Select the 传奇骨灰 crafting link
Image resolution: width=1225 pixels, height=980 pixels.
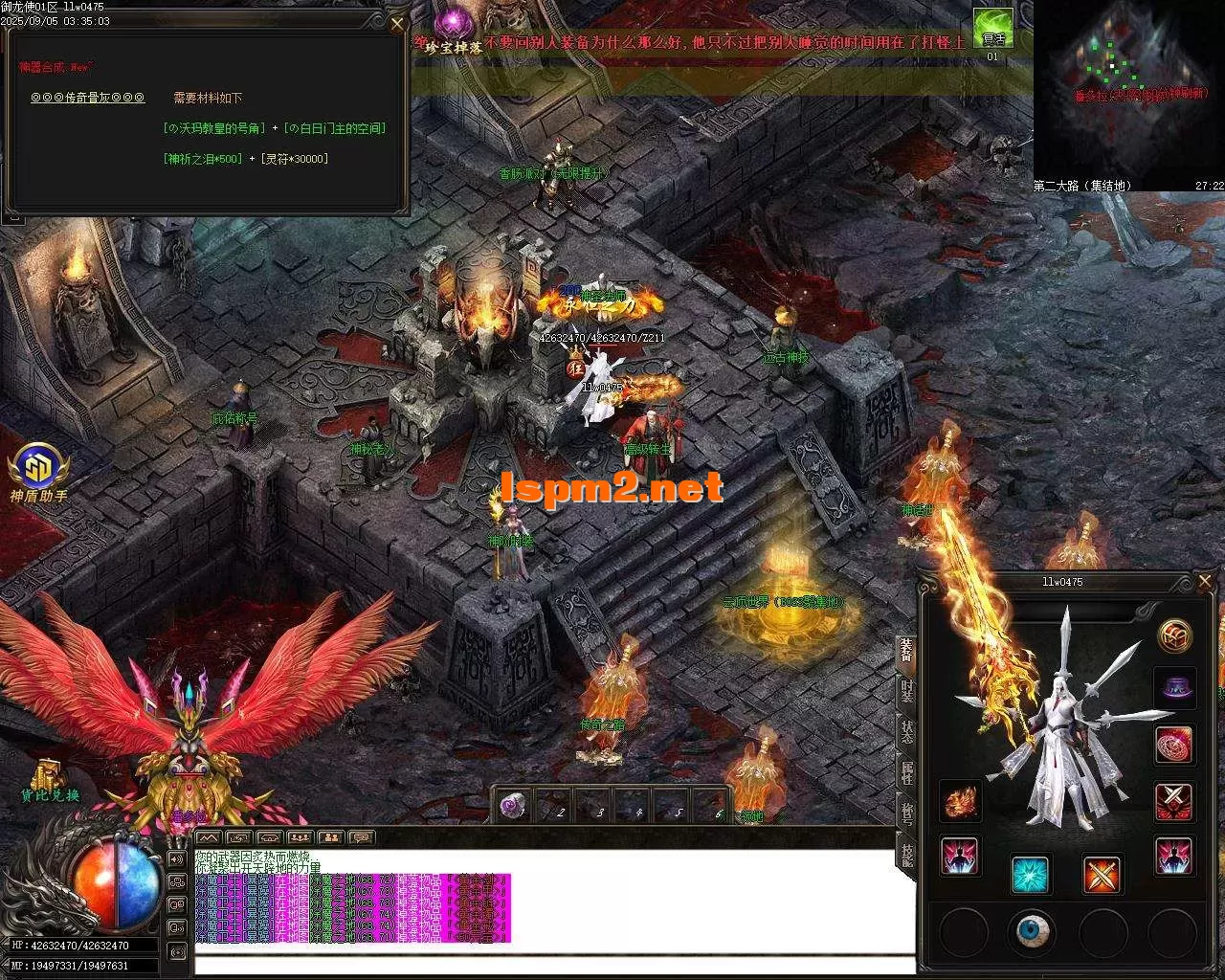click(87, 98)
